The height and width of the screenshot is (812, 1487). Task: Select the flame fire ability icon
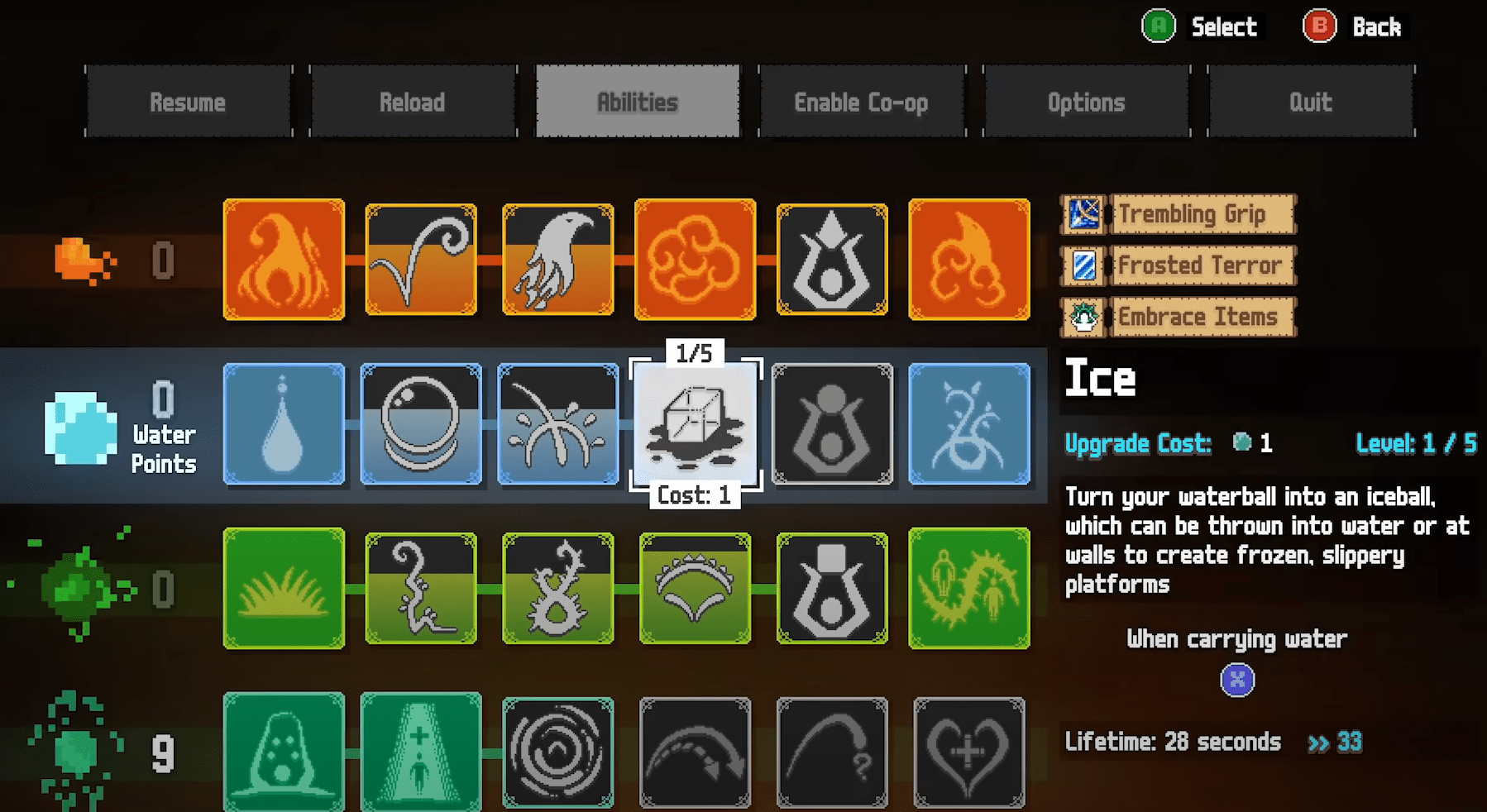coord(284,260)
